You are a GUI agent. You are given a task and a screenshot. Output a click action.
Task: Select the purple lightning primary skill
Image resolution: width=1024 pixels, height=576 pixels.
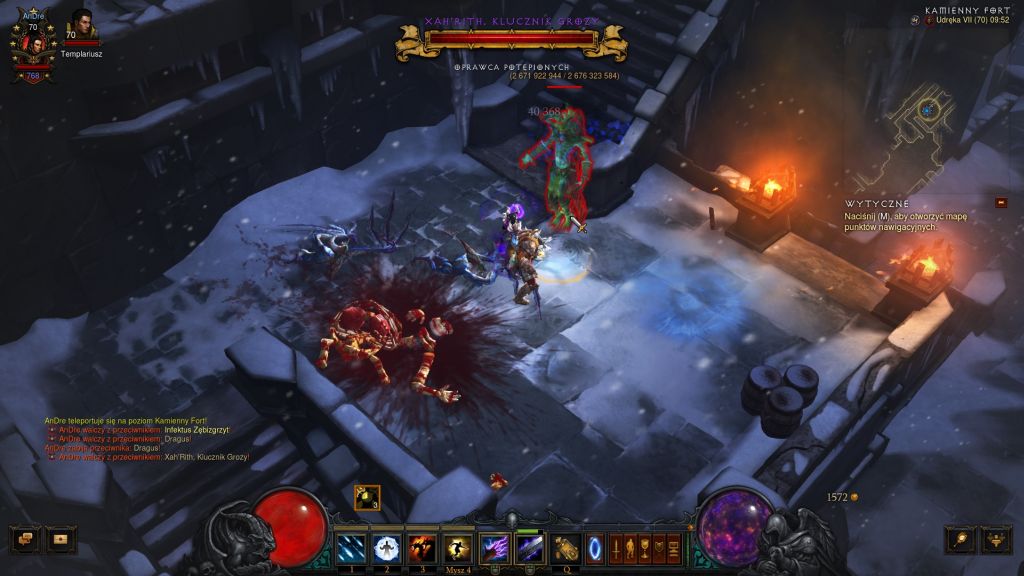coord(494,548)
